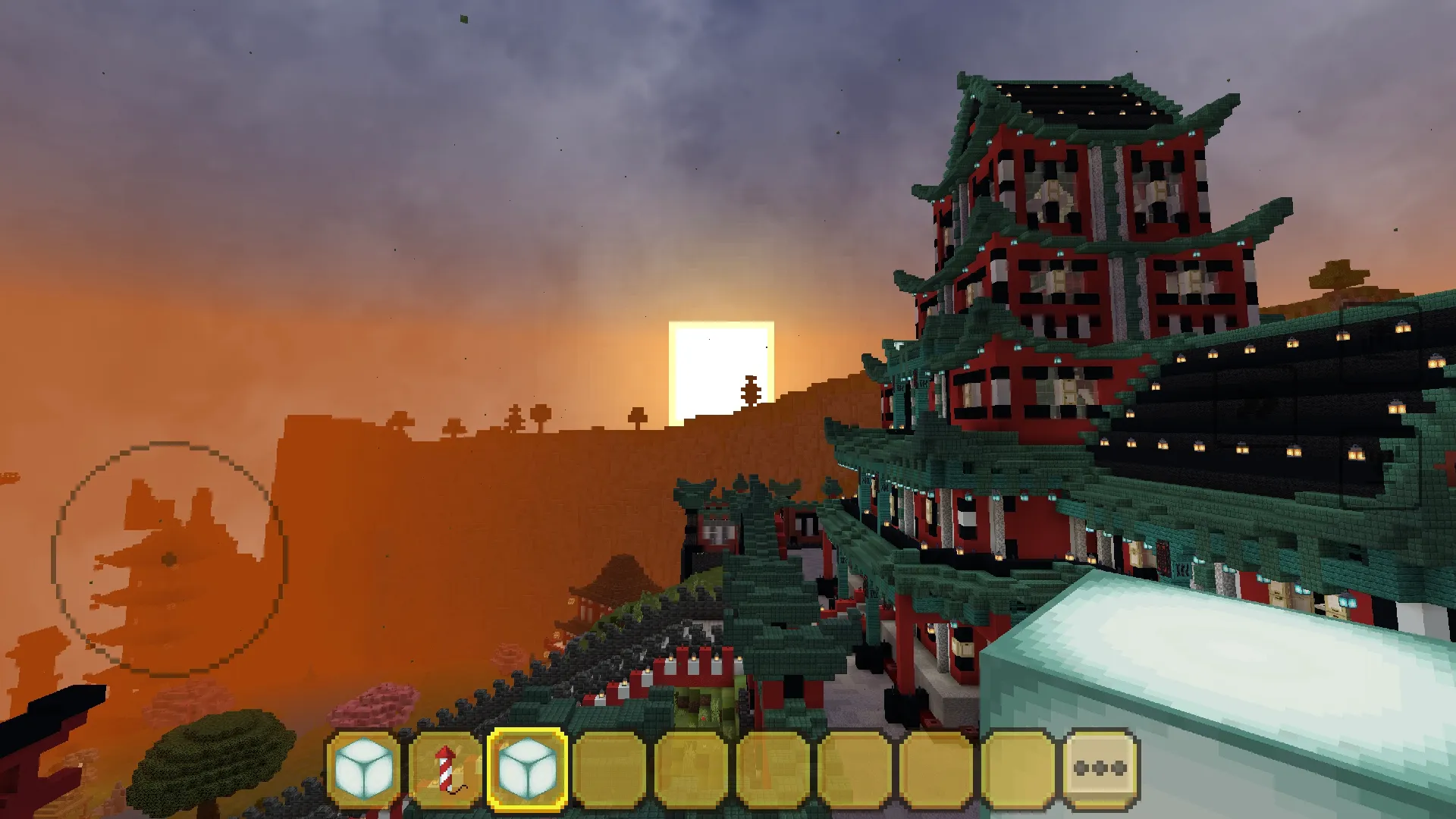
Task: Tap the highlighted sea lantern in slot three
Action: tap(529, 768)
